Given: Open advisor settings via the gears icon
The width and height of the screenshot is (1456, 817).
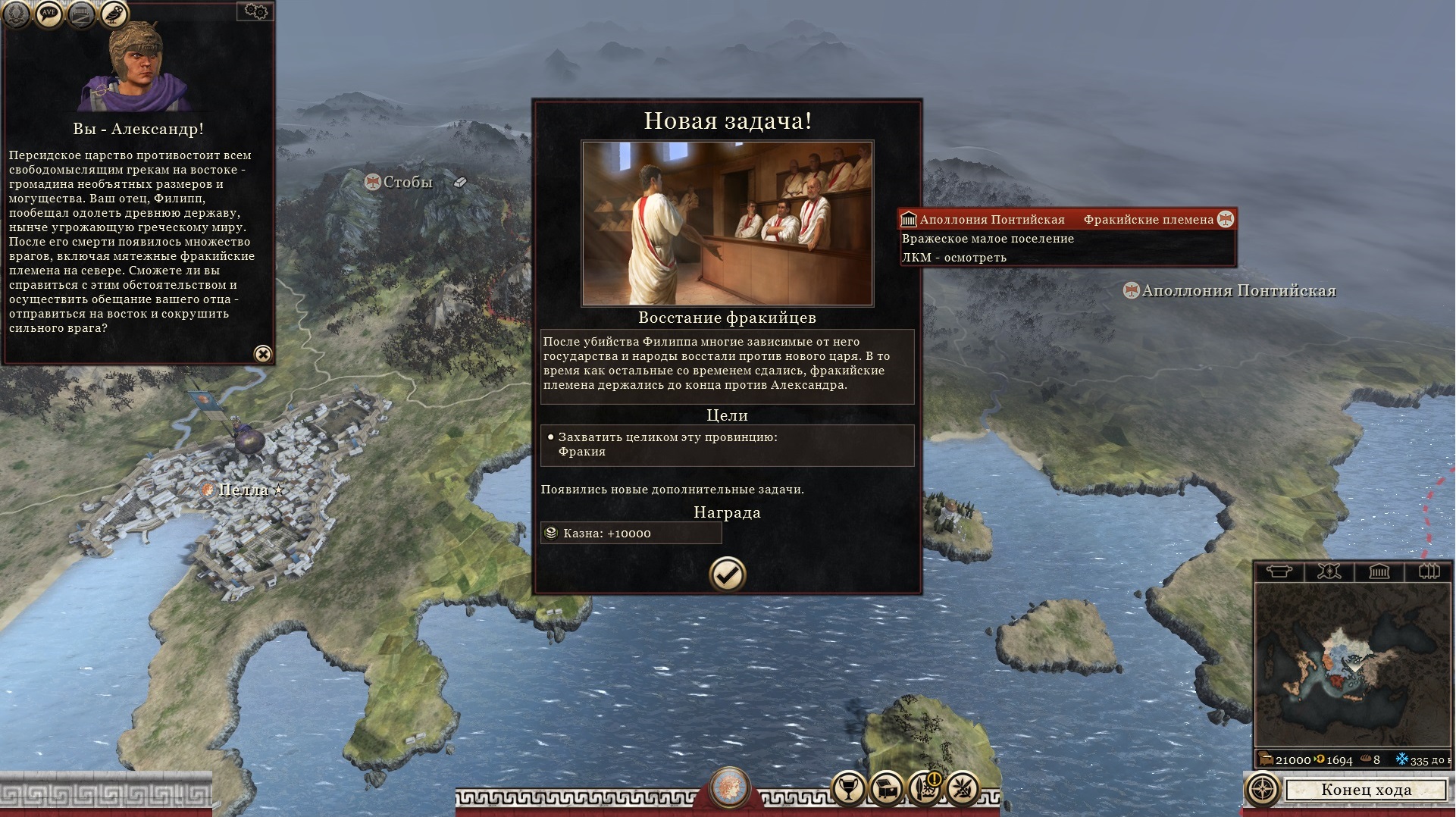Looking at the screenshot, I should (x=255, y=11).
